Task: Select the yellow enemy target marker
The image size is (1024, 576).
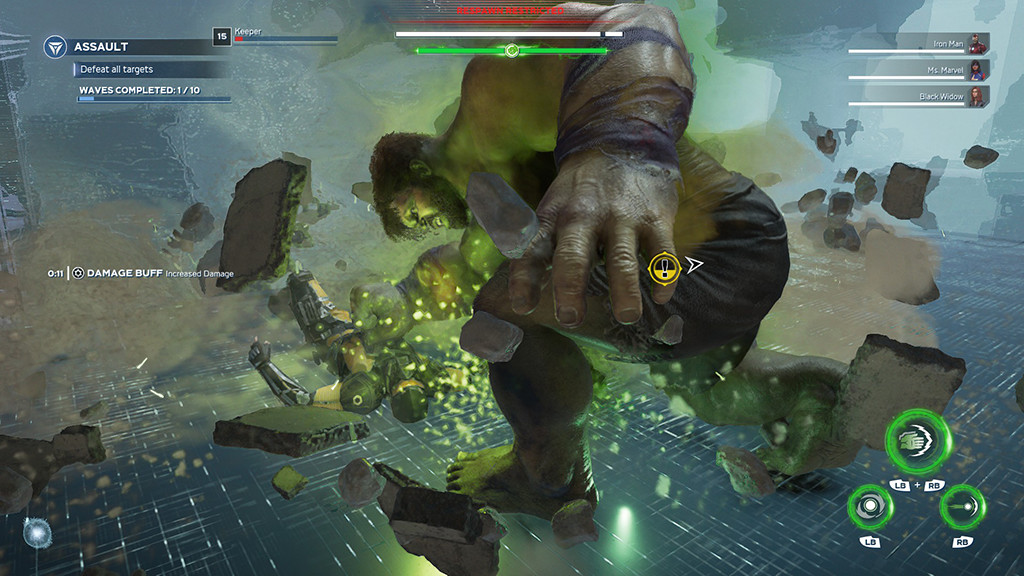Action: pos(663,266)
